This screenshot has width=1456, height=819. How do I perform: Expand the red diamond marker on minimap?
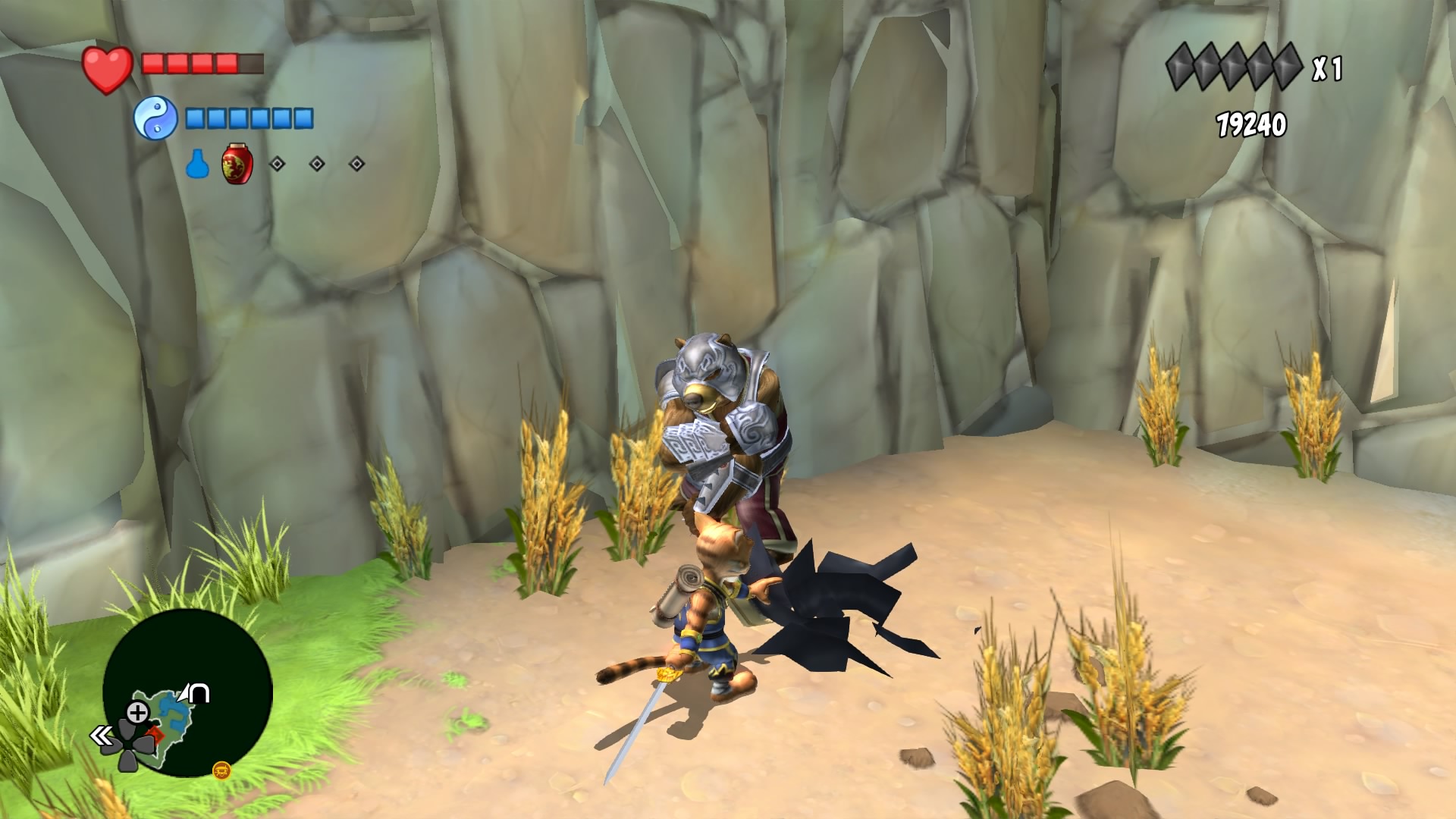pyautogui.click(x=155, y=734)
